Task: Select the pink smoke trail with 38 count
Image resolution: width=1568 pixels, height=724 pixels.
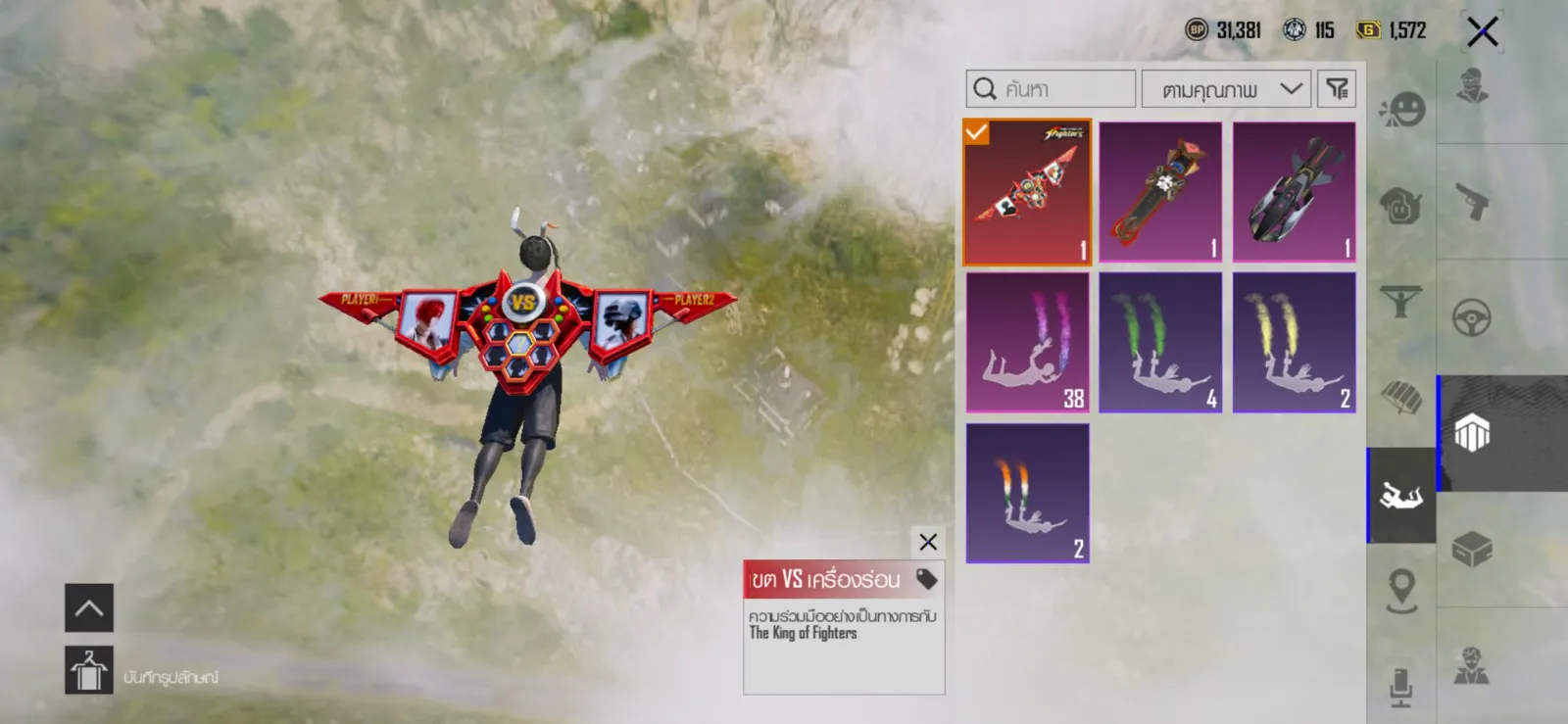Action: tap(1027, 343)
